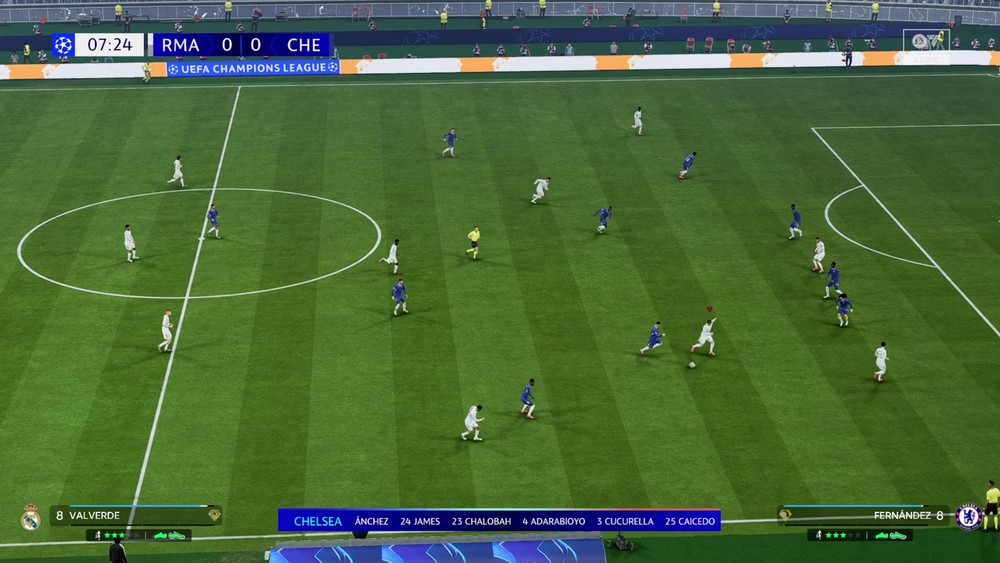Image resolution: width=1000 pixels, height=563 pixels.
Task: Select the Valverde player indicator panel
Action: point(136,516)
